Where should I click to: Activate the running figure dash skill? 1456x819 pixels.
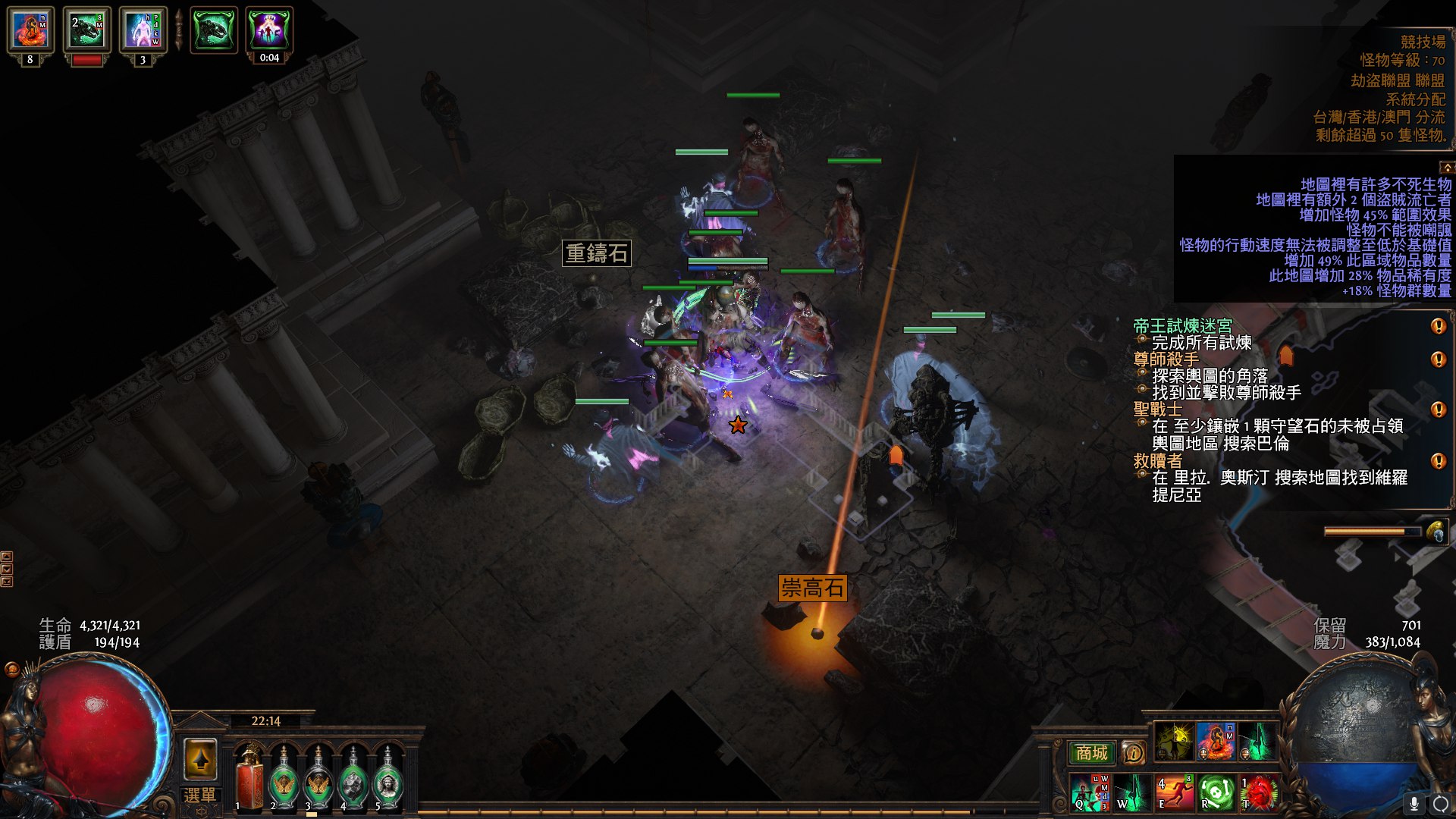[x=1174, y=792]
